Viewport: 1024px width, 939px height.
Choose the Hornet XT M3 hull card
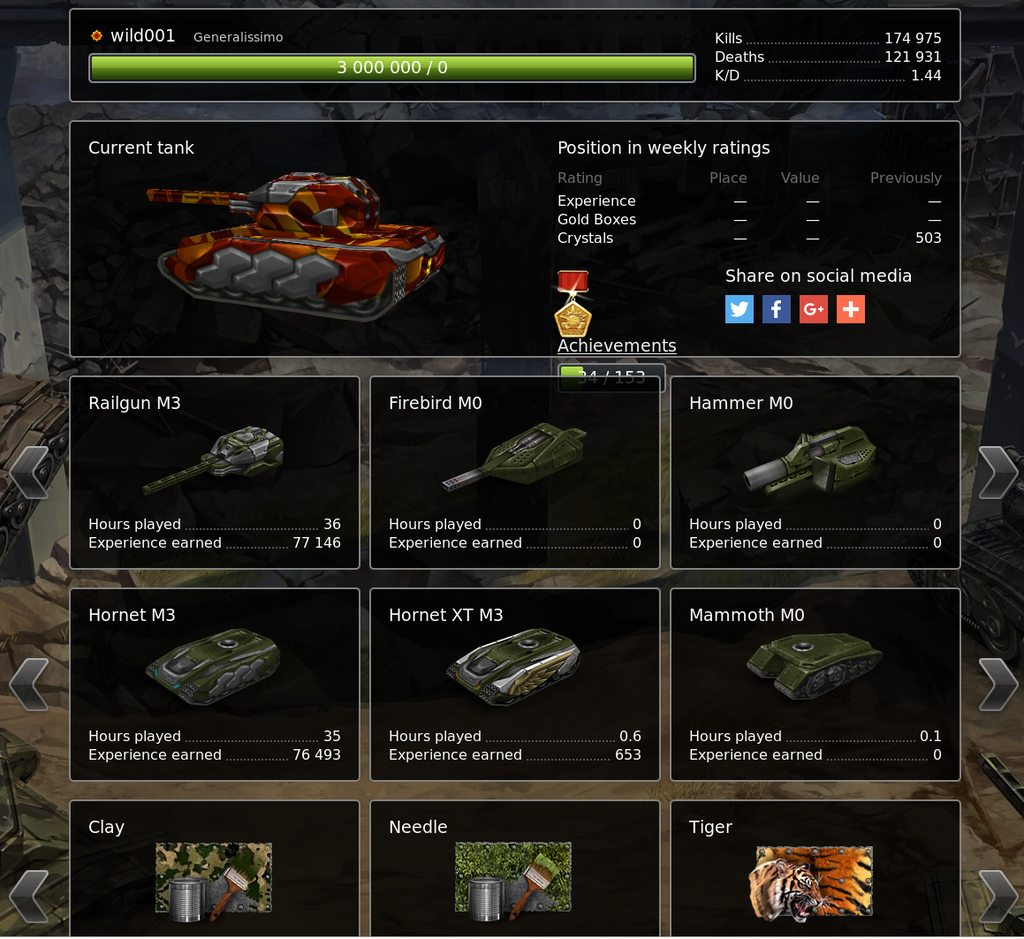(x=514, y=684)
